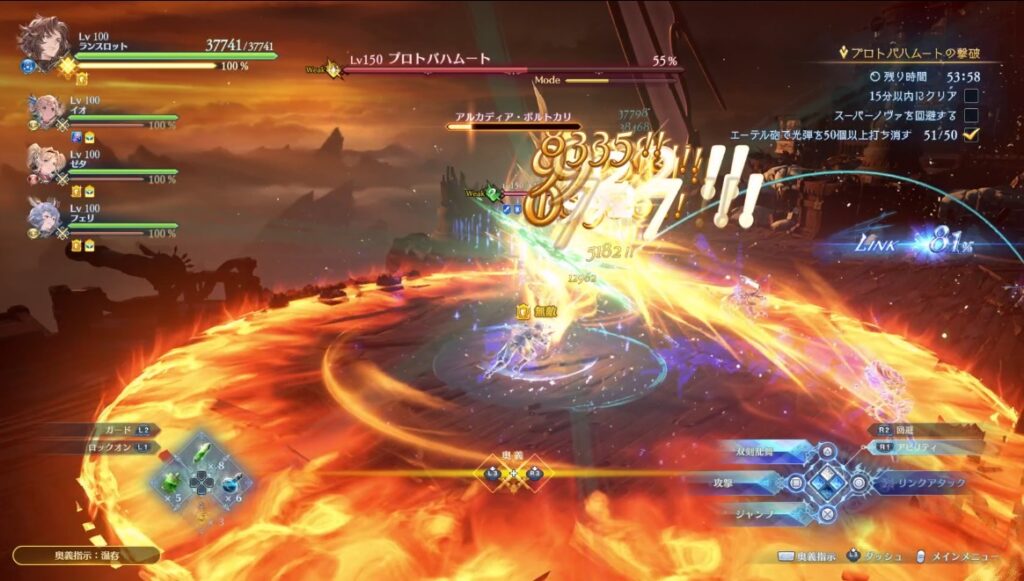Select Ferry's party portrait
Image resolution: width=1024 pixels, height=581 pixels.
tap(47, 217)
